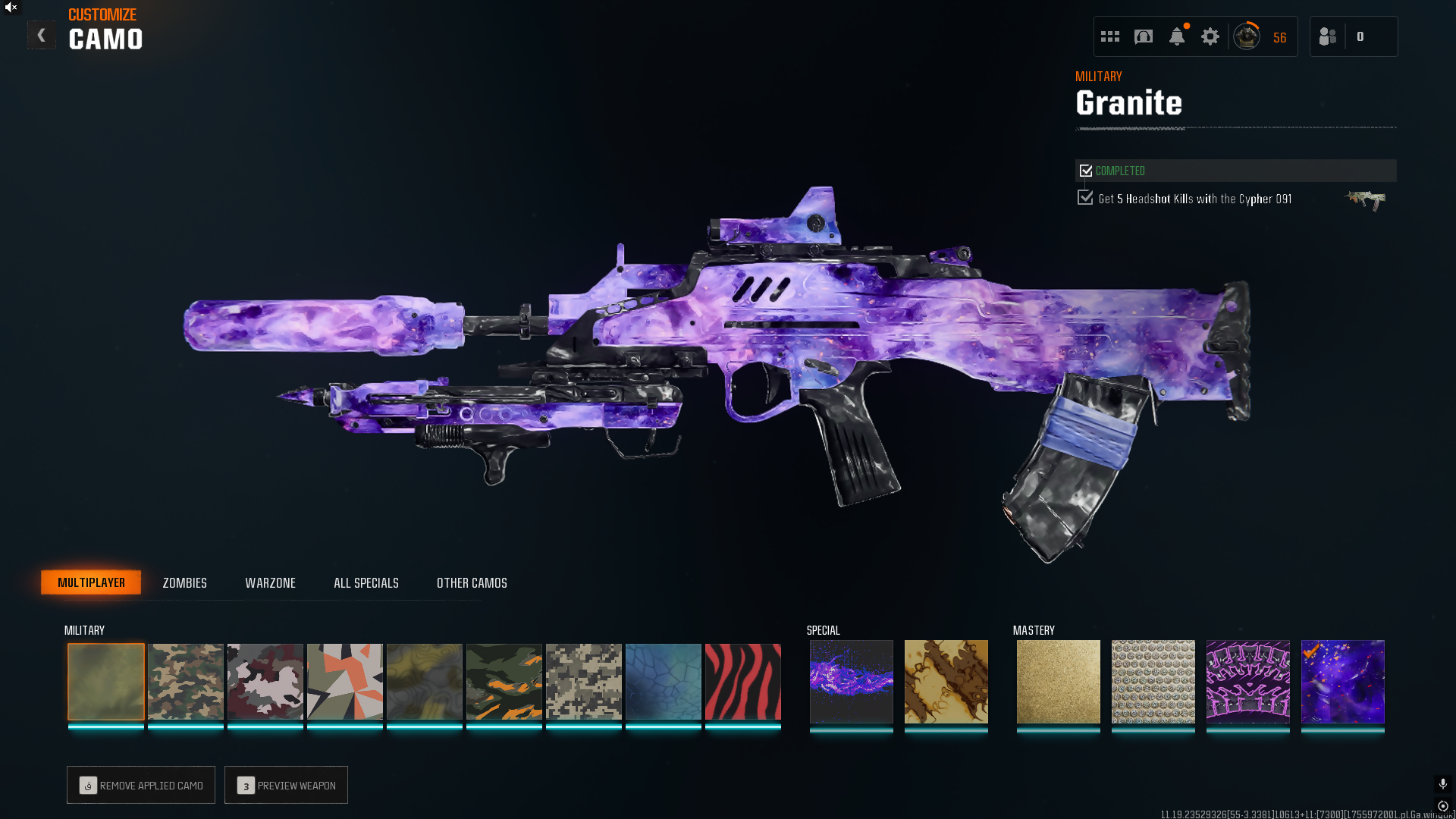Open the Warzone camo tab
The height and width of the screenshot is (819, 1456).
click(270, 582)
